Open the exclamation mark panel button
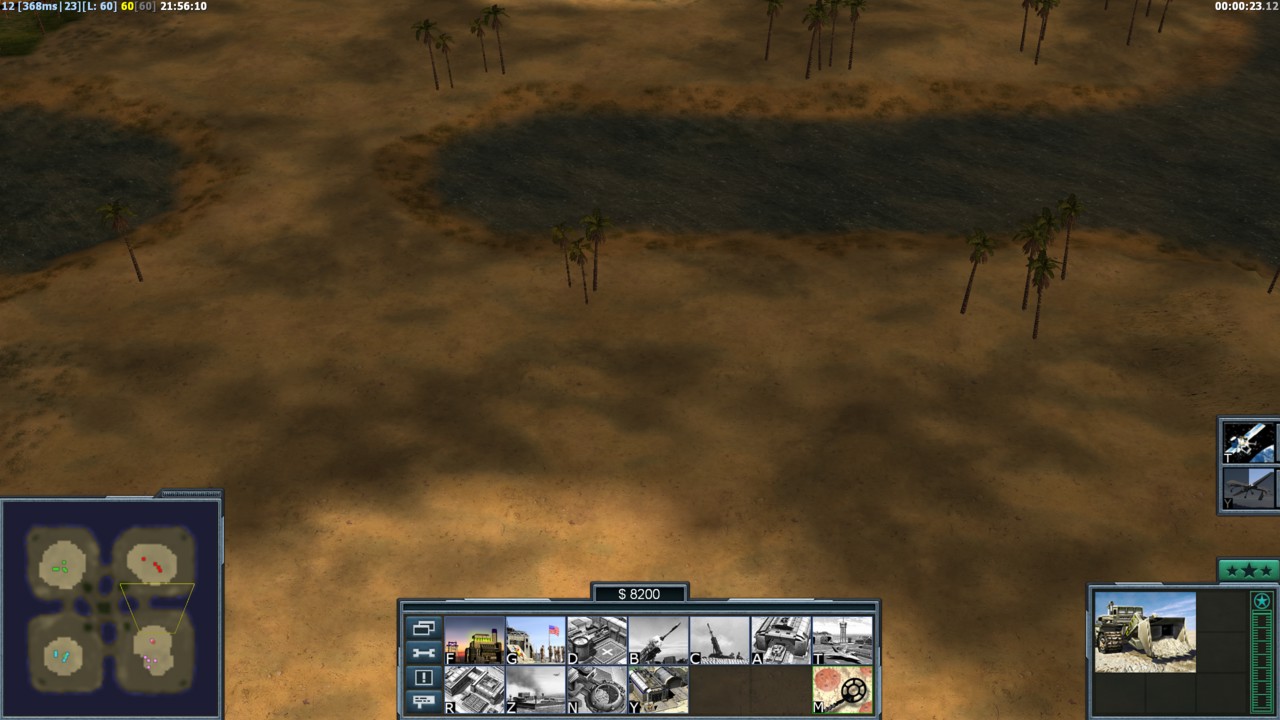The width and height of the screenshot is (1280, 720). [x=423, y=677]
